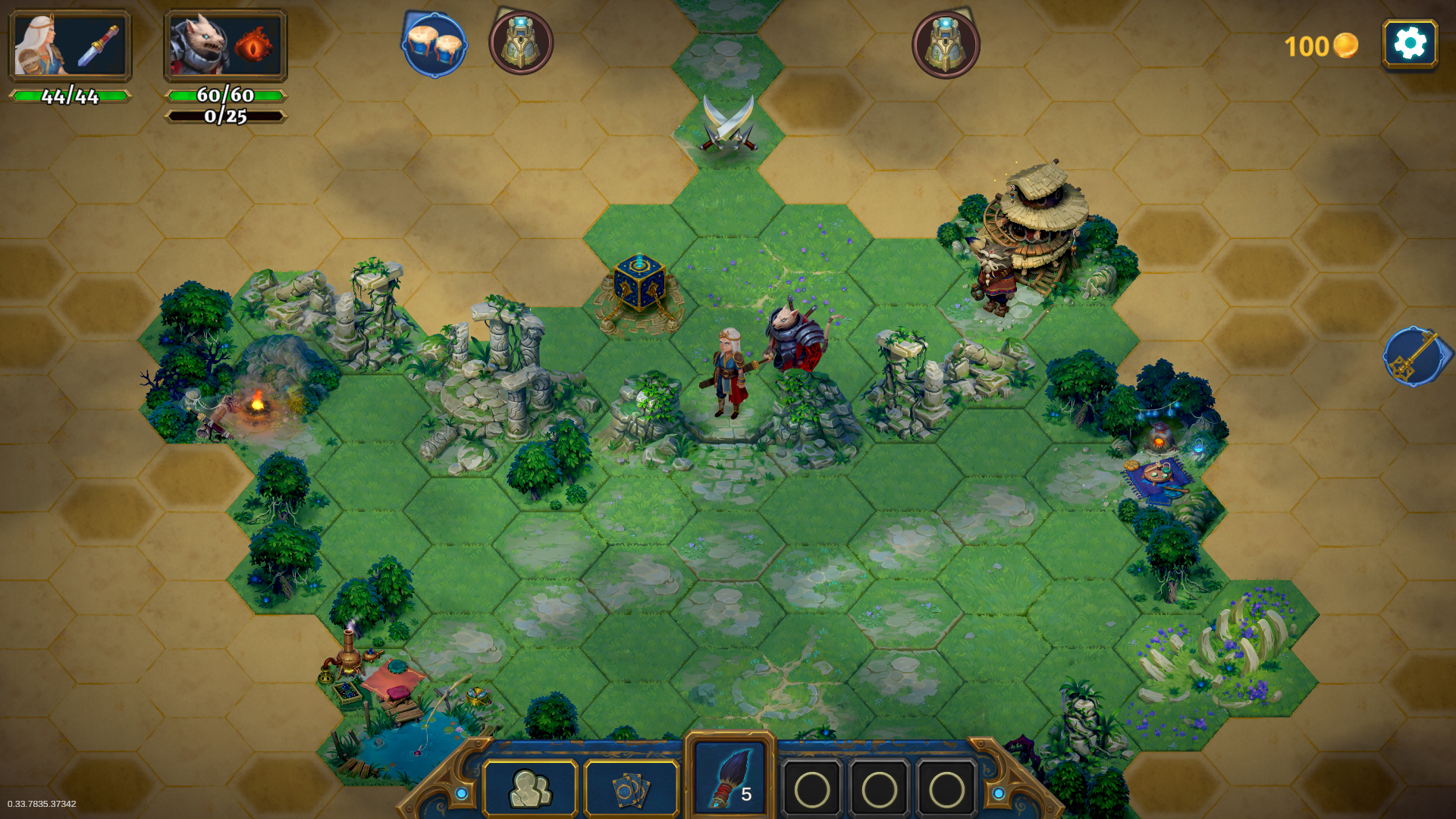Select the feather brush item slot

730,780
